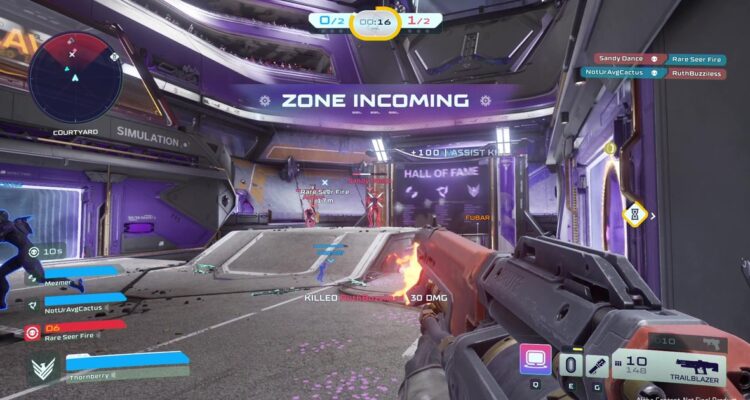Click the Thornberry winged class emblem
The width and height of the screenshot is (750, 400).
[42, 369]
